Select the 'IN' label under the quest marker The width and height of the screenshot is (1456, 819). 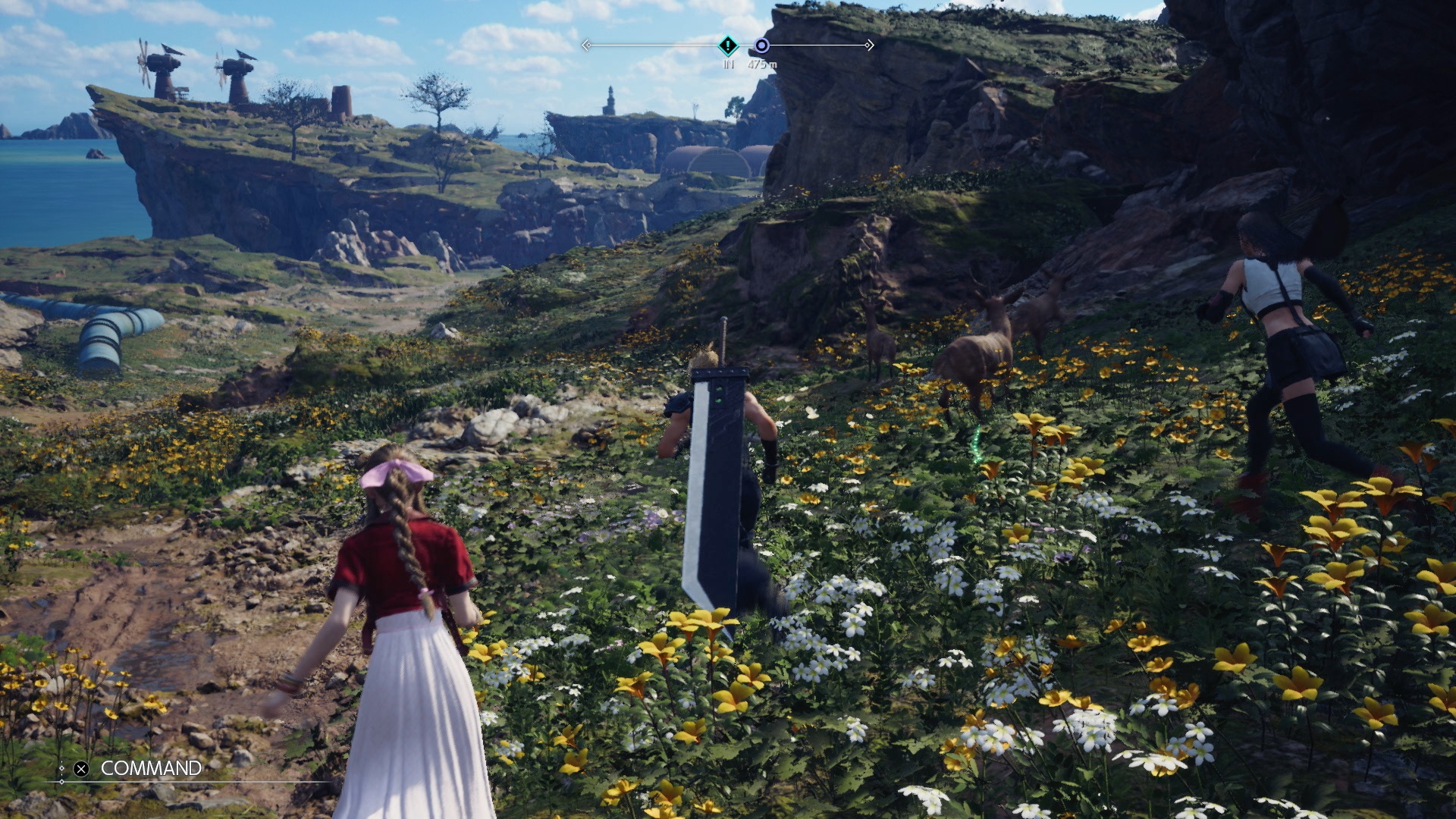point(729,64)
